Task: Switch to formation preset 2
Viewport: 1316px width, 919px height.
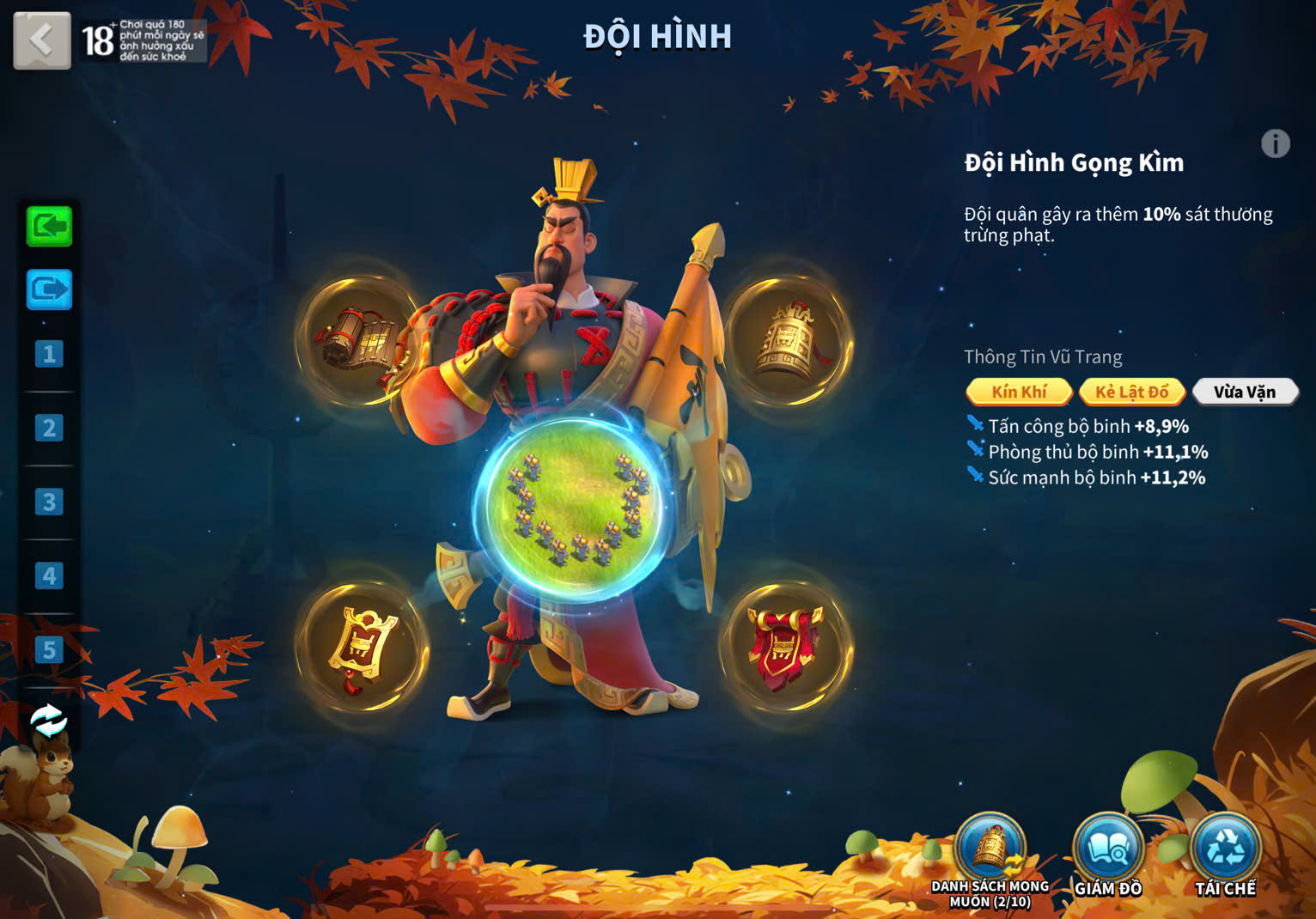Action: pos(49,428)
